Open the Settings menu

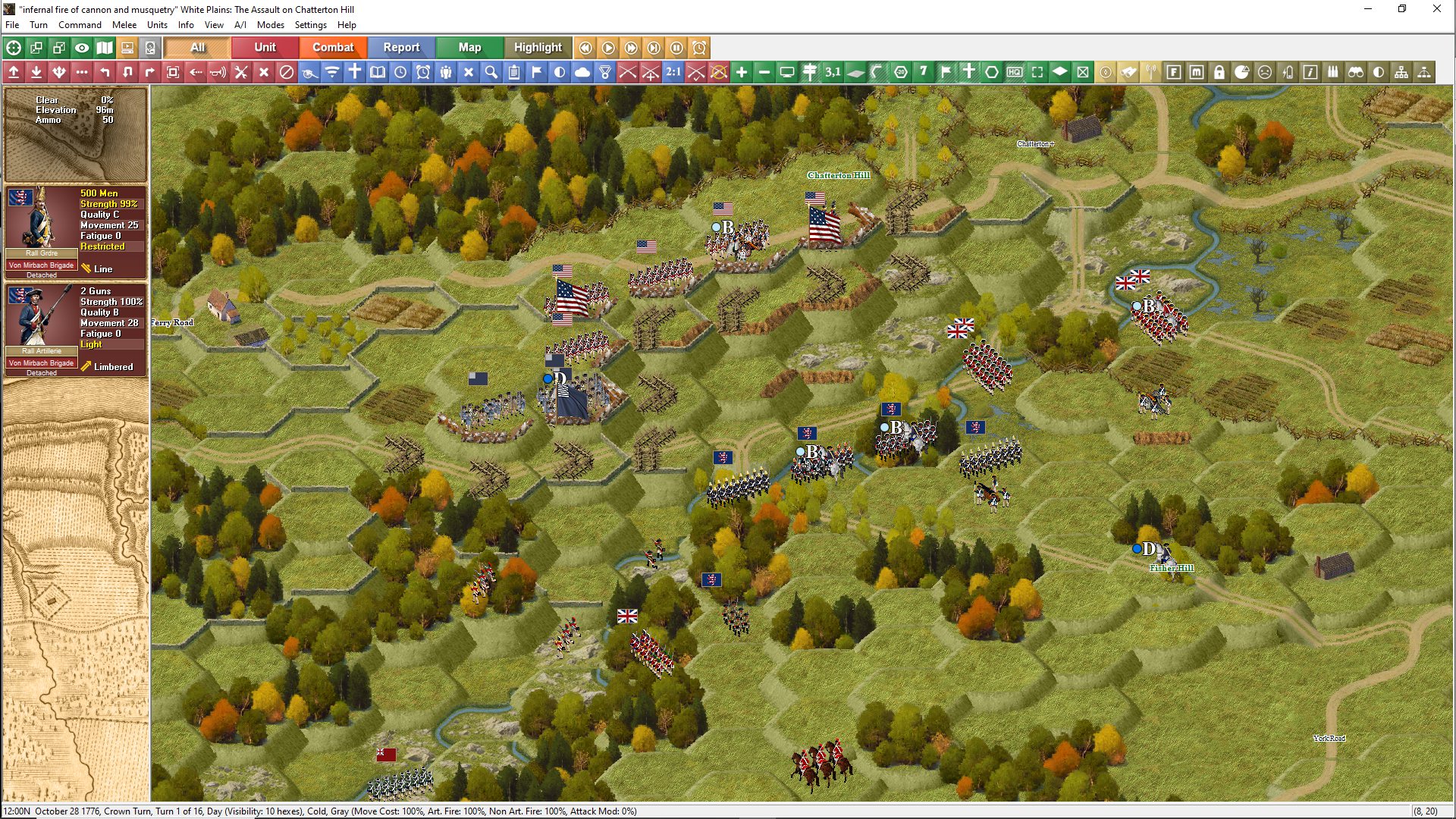[x=310, y=25]
